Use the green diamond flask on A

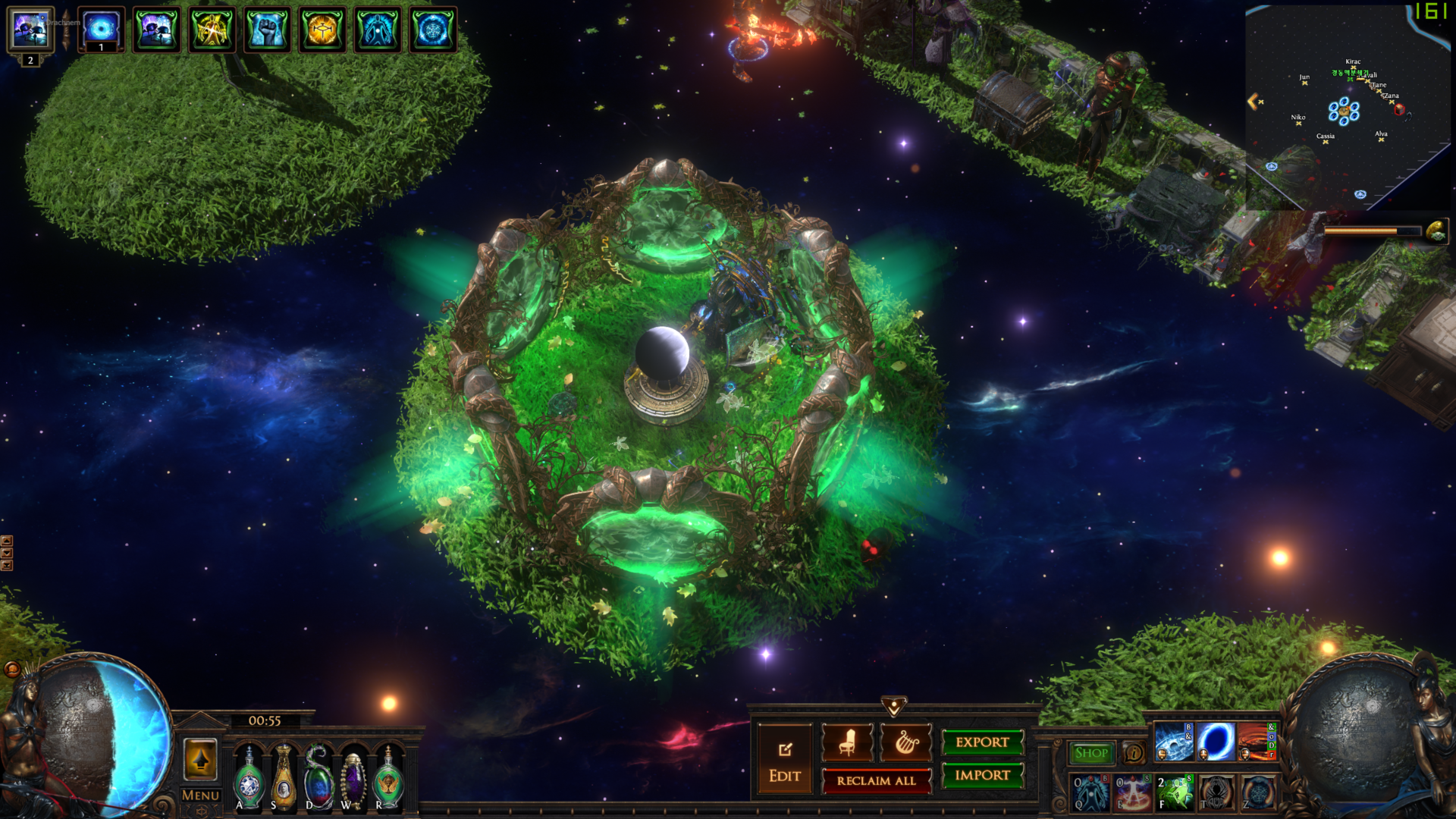point(249,779)
